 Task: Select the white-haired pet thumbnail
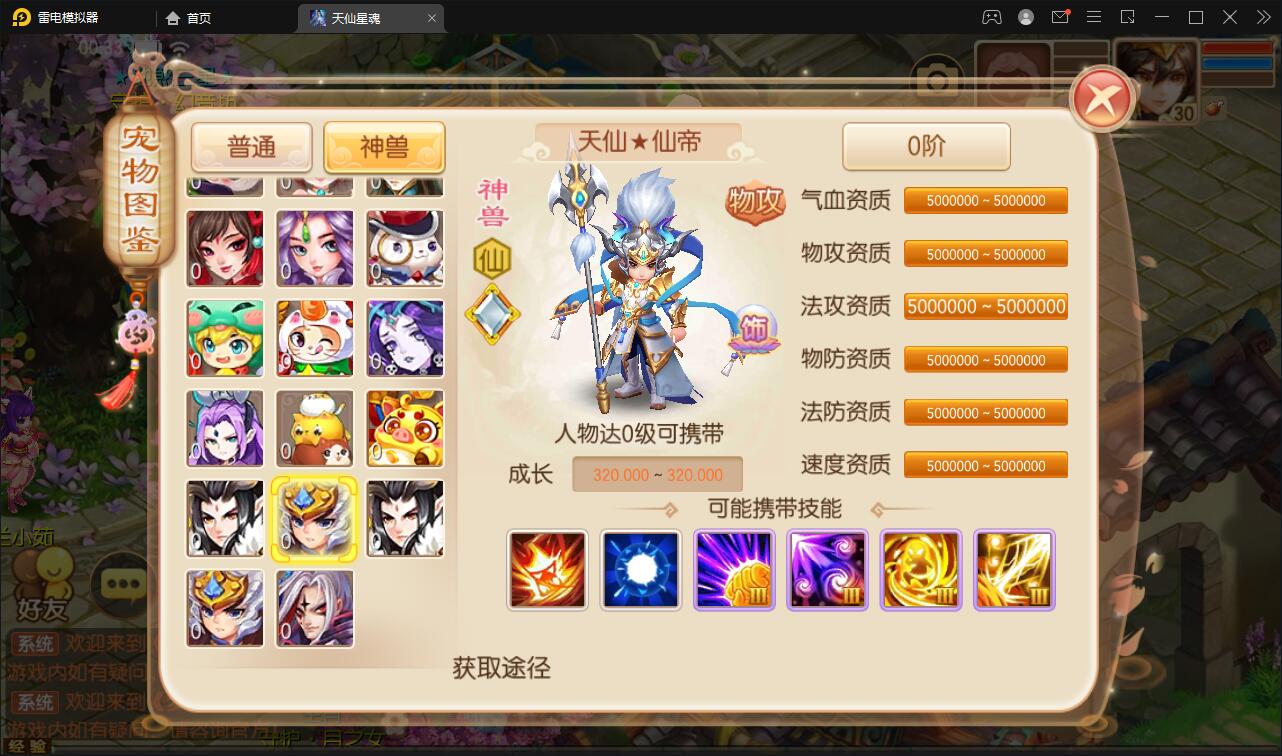pyautogui.click(x=314, y=607)
